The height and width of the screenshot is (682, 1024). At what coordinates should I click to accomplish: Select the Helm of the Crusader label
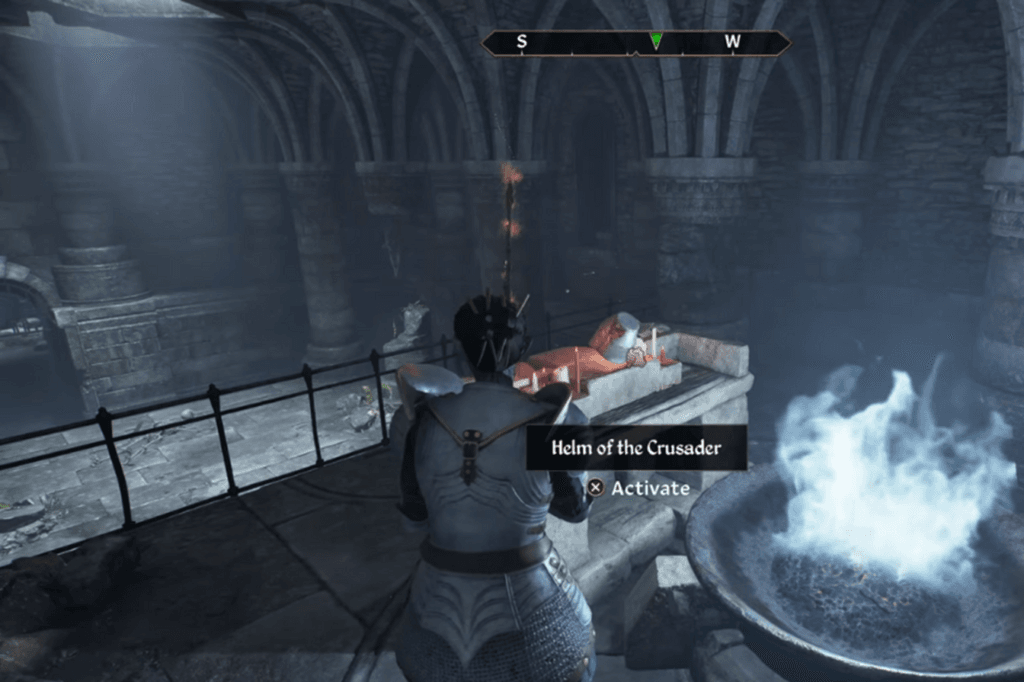636,448
